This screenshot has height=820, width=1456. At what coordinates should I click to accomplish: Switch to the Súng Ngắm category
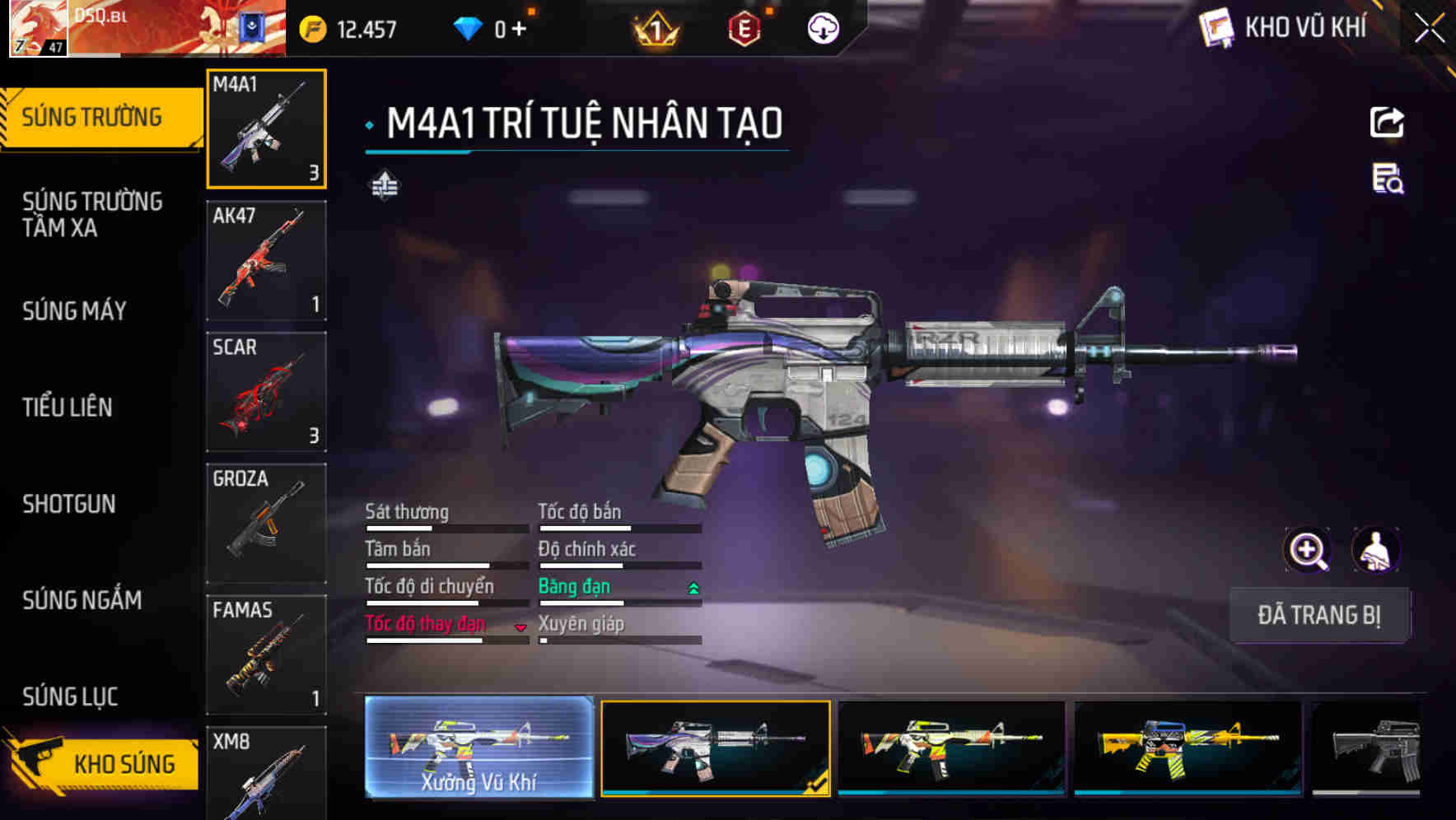(x=82, y=600)
